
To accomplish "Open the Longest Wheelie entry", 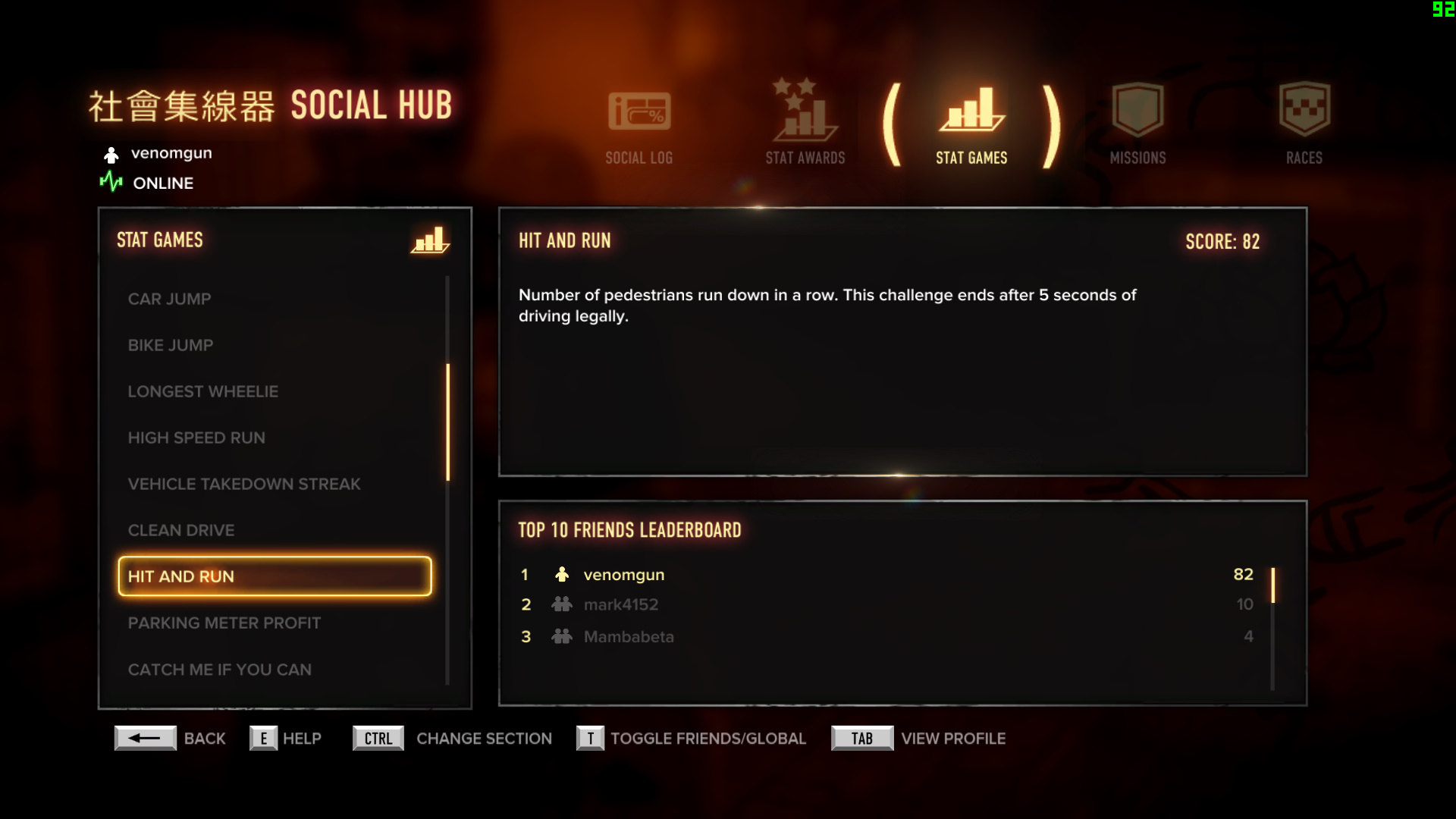I will click(203, 391).
